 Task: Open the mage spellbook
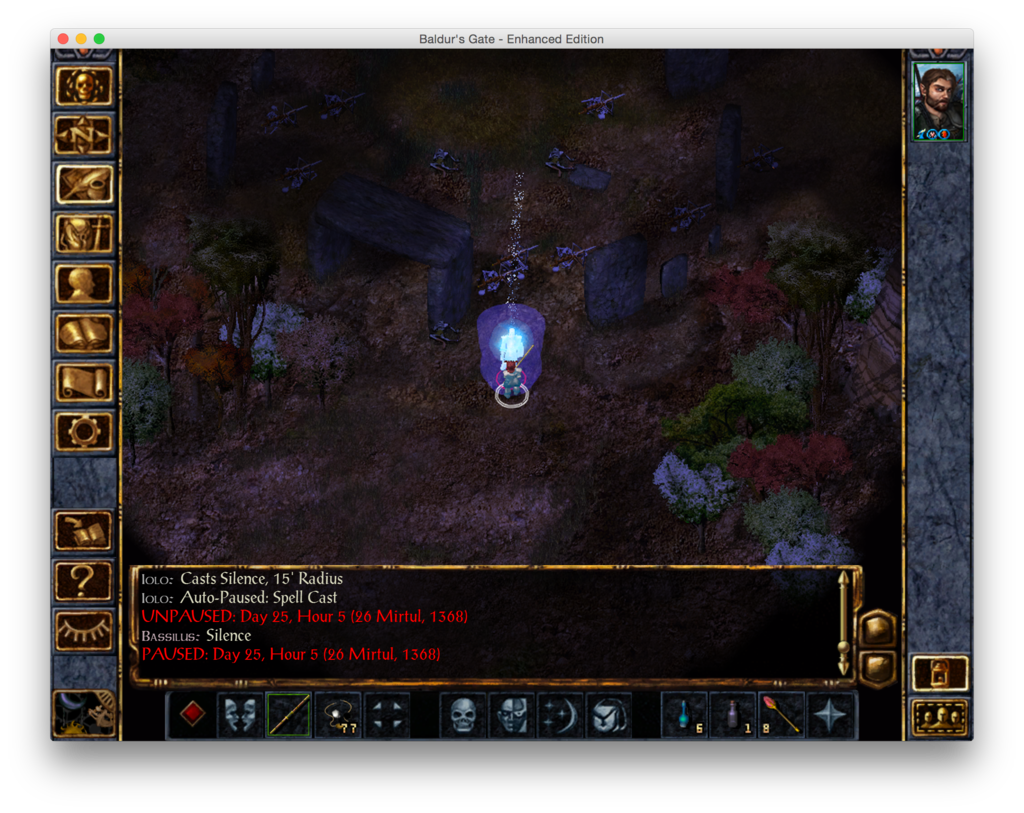click(84, 333)
